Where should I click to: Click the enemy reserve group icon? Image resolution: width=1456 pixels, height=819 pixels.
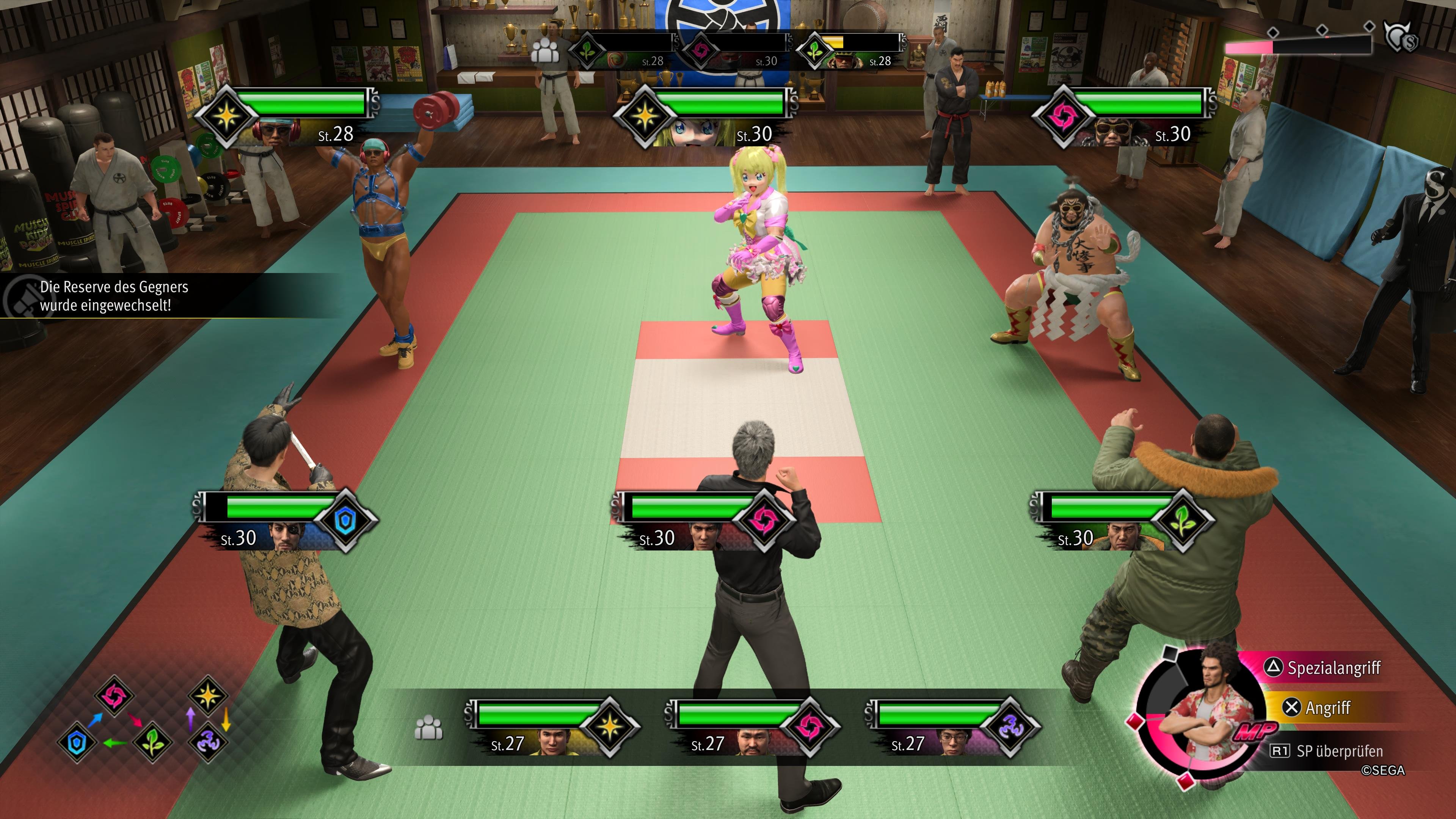(545, 51)
